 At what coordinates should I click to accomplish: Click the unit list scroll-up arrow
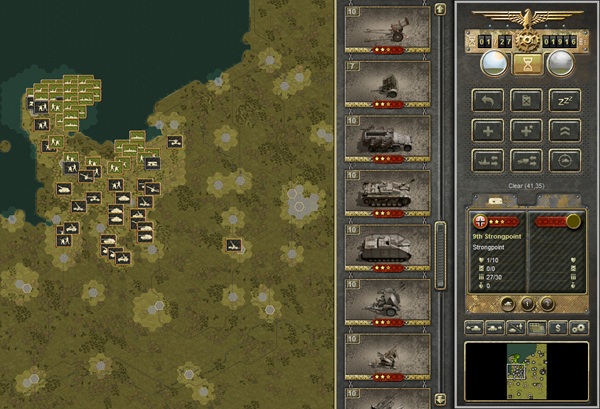439,7
